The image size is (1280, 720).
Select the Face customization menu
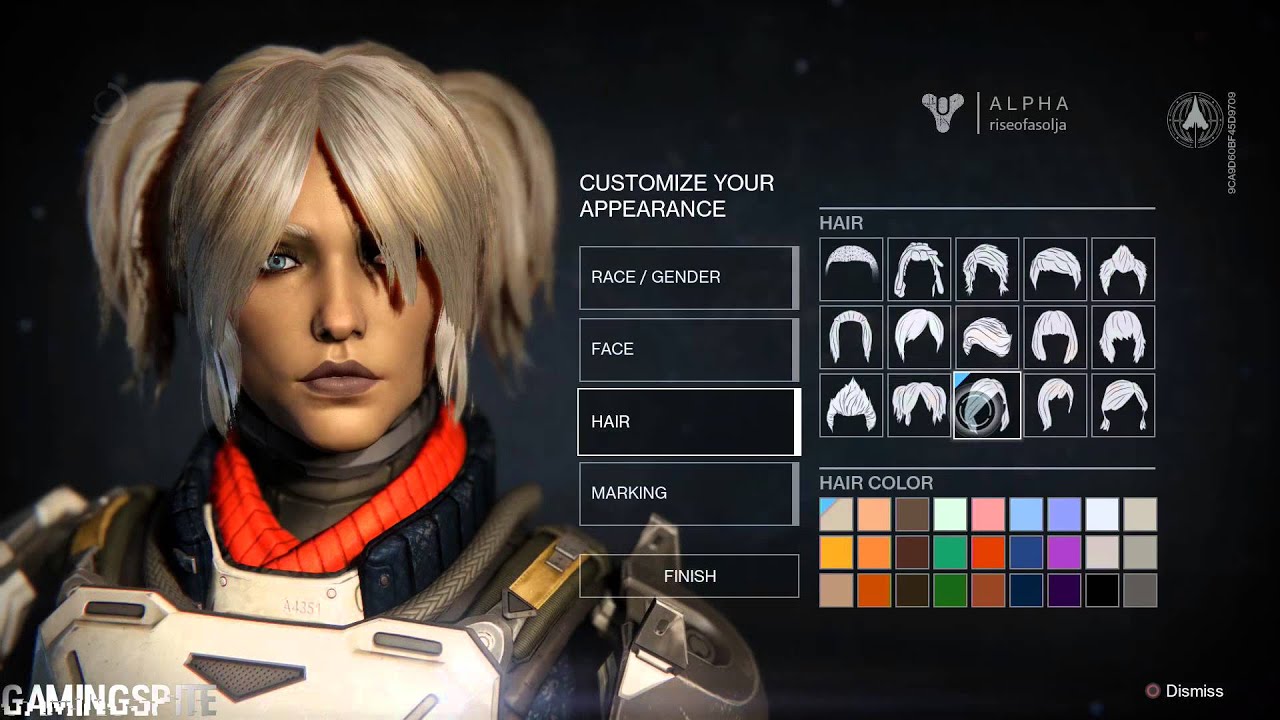click(x=688, y=349)
